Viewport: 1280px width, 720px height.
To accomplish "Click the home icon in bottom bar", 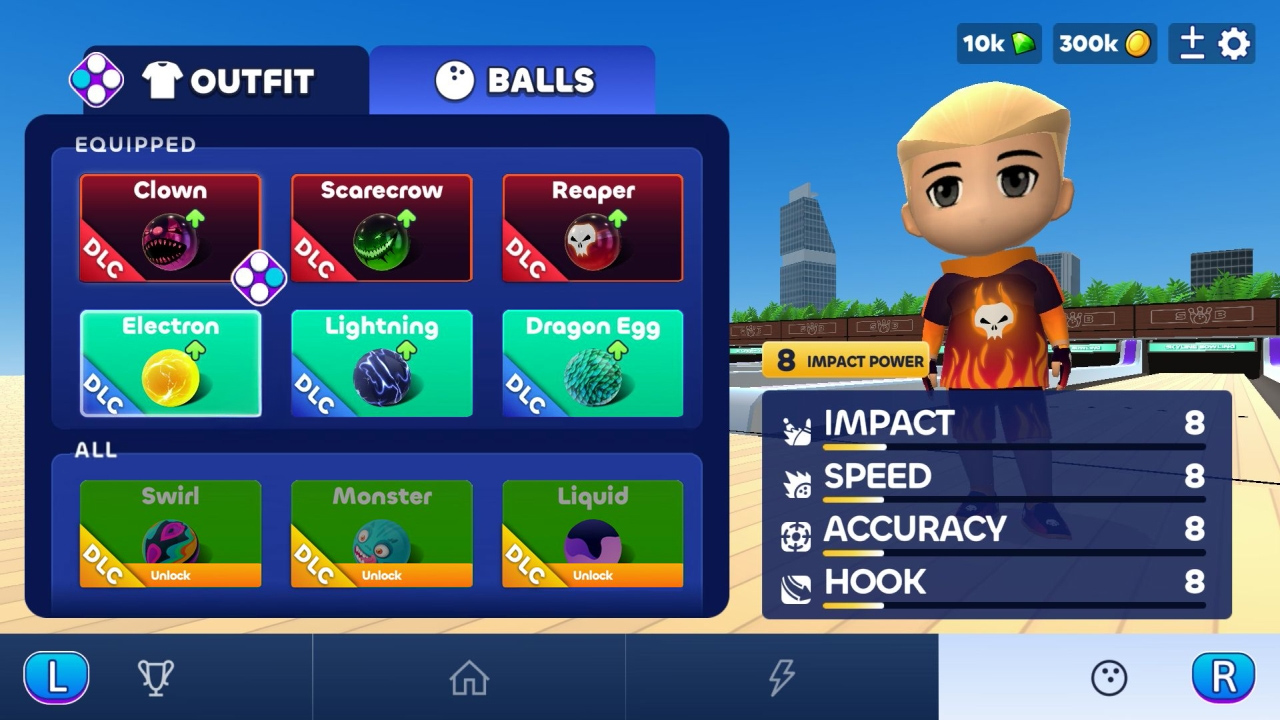I will coord(468,676).
